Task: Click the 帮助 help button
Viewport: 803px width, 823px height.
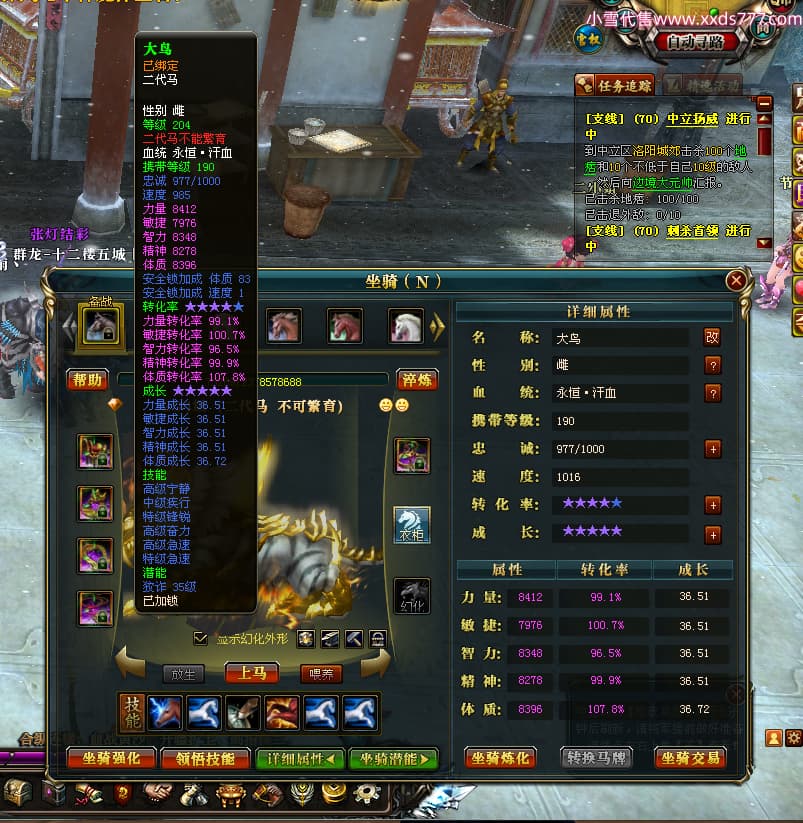Action: tap(87, 380)
